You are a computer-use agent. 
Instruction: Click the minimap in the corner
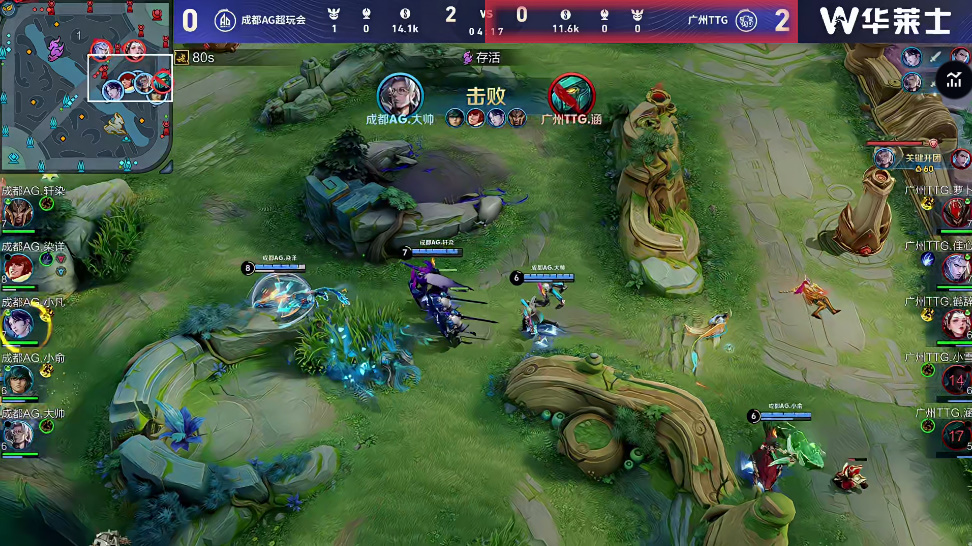[x=86, y=86]
